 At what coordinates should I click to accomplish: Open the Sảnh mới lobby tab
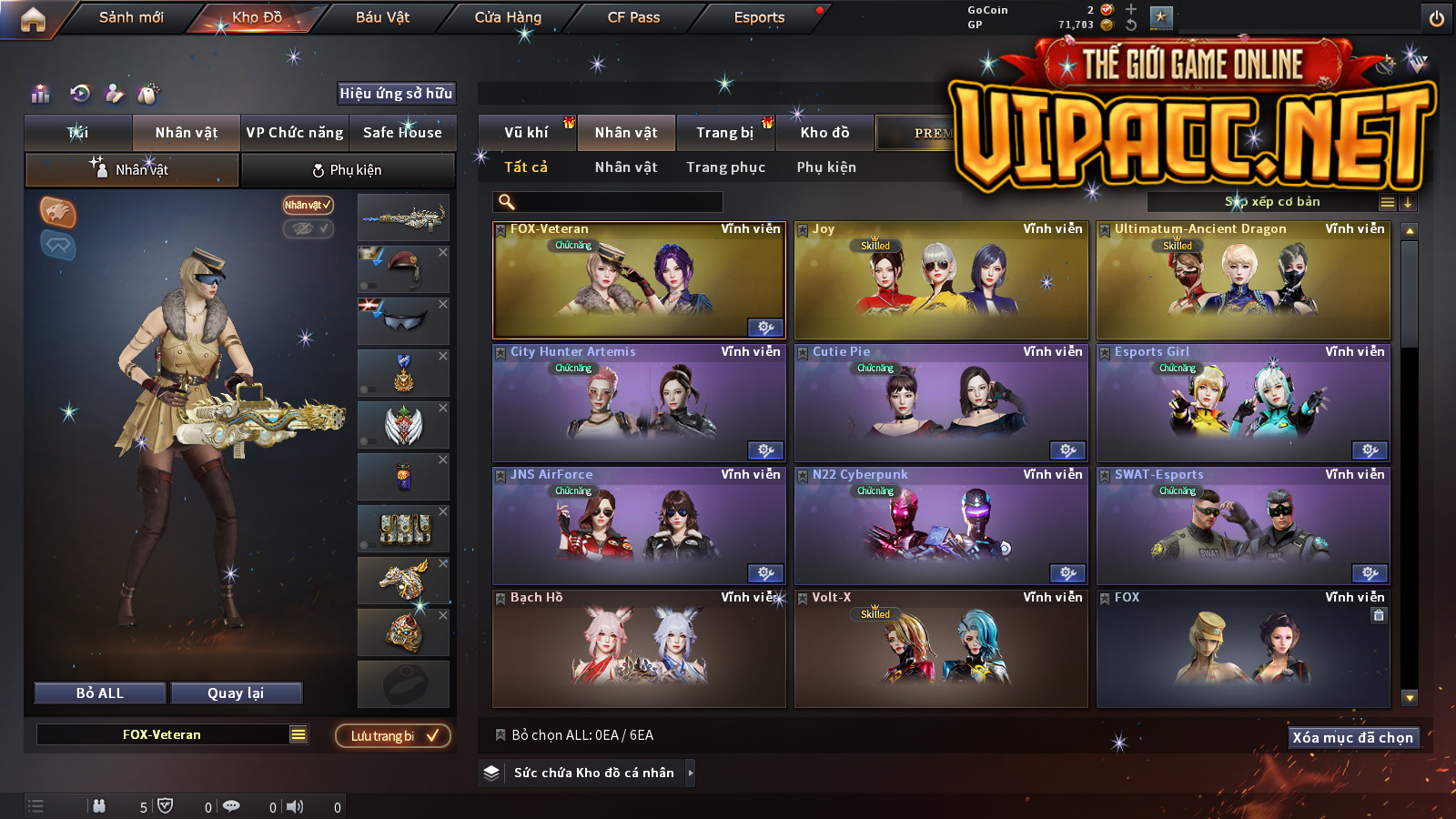coord(131,17)
